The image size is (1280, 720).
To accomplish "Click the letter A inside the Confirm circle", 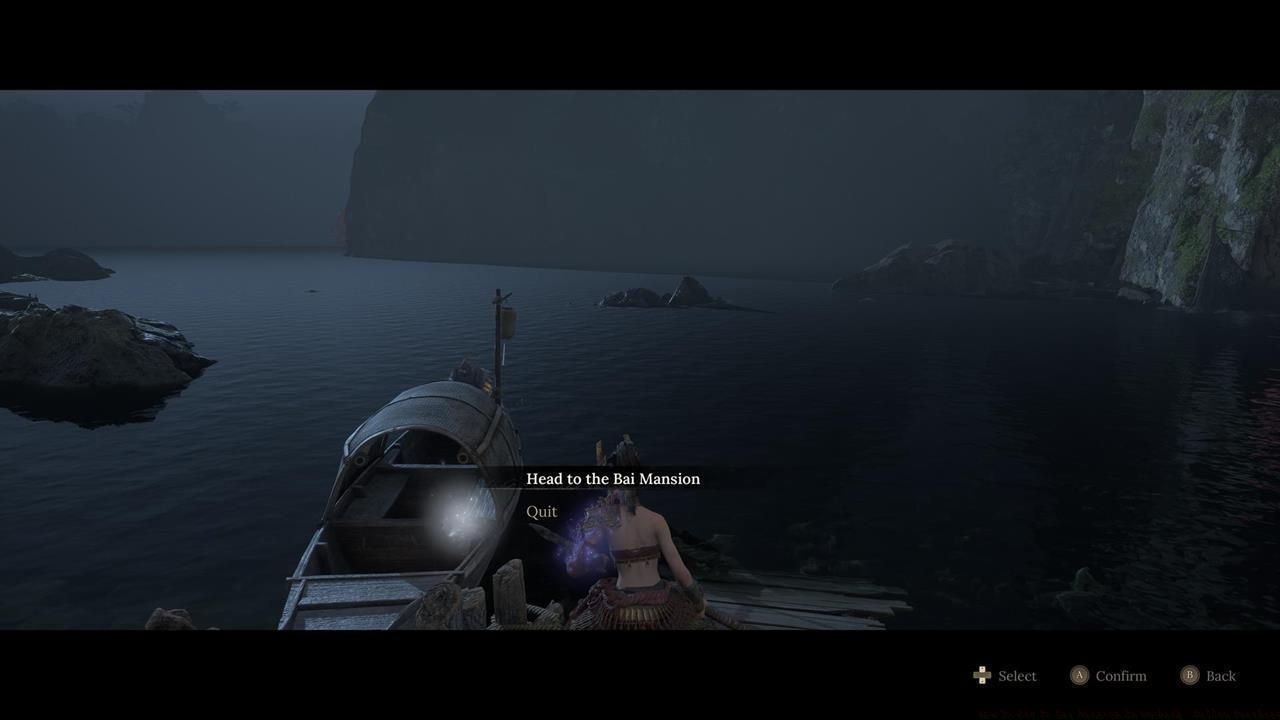I will coord(1079,675).
